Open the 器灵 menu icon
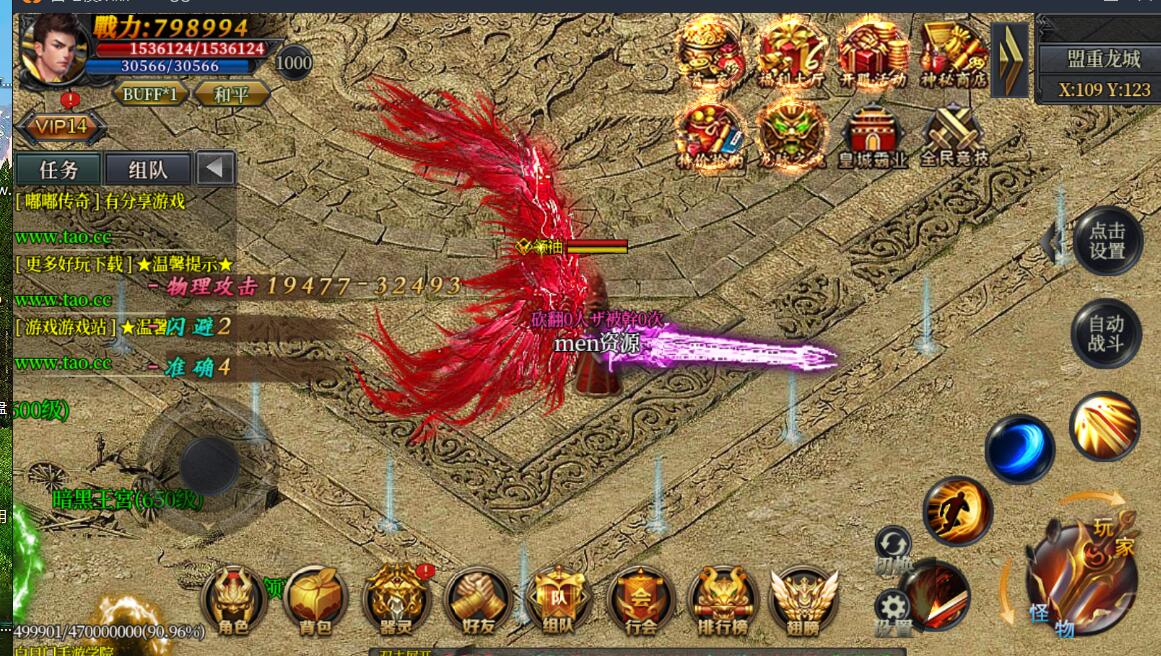Screen dimensions: 1161x656 point(397,598)
